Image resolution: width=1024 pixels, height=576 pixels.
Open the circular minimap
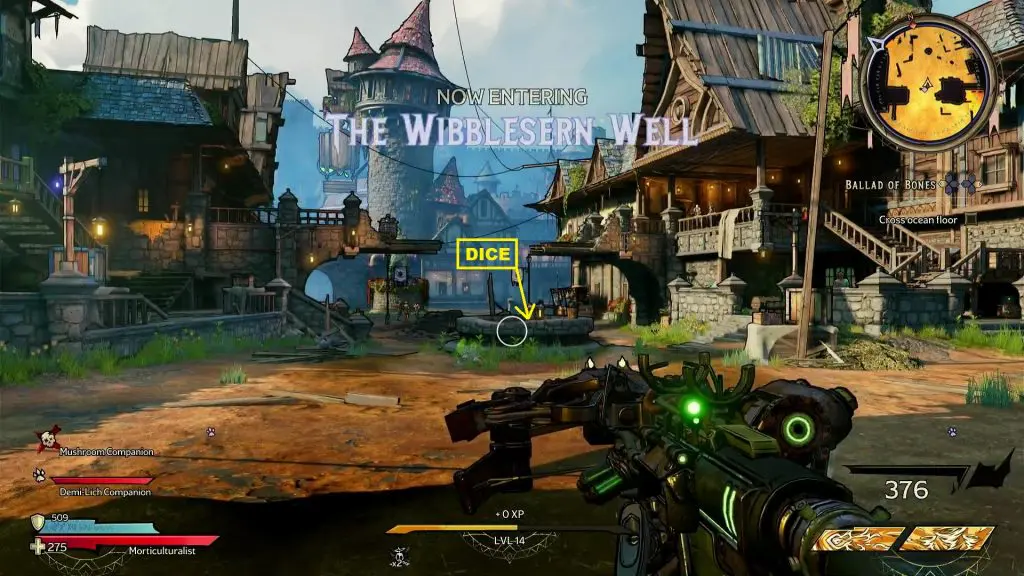(x=928, y=79)
